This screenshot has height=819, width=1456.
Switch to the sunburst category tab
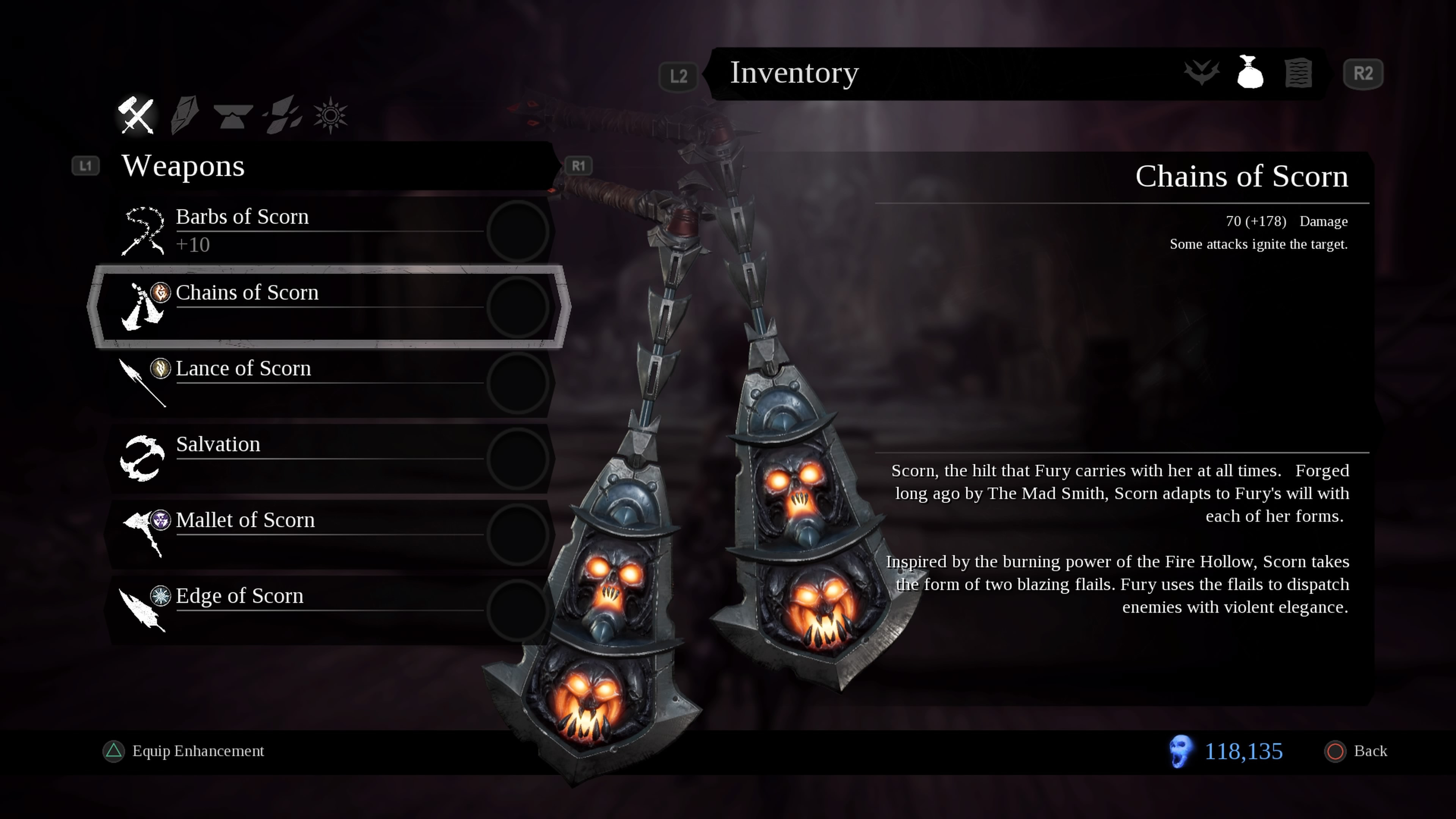point(331,115)
